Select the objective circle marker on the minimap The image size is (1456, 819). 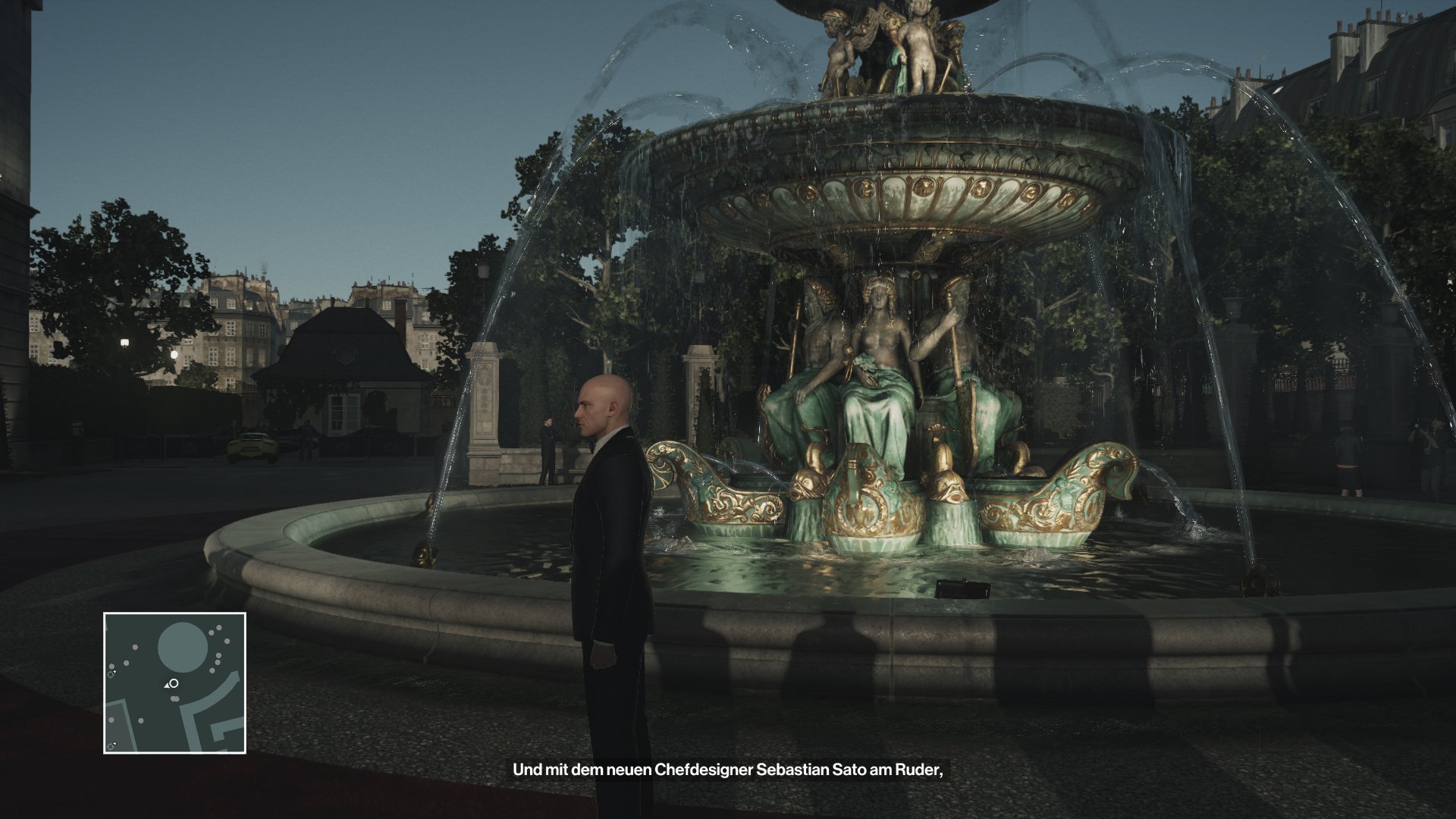(x=174, y=683)
